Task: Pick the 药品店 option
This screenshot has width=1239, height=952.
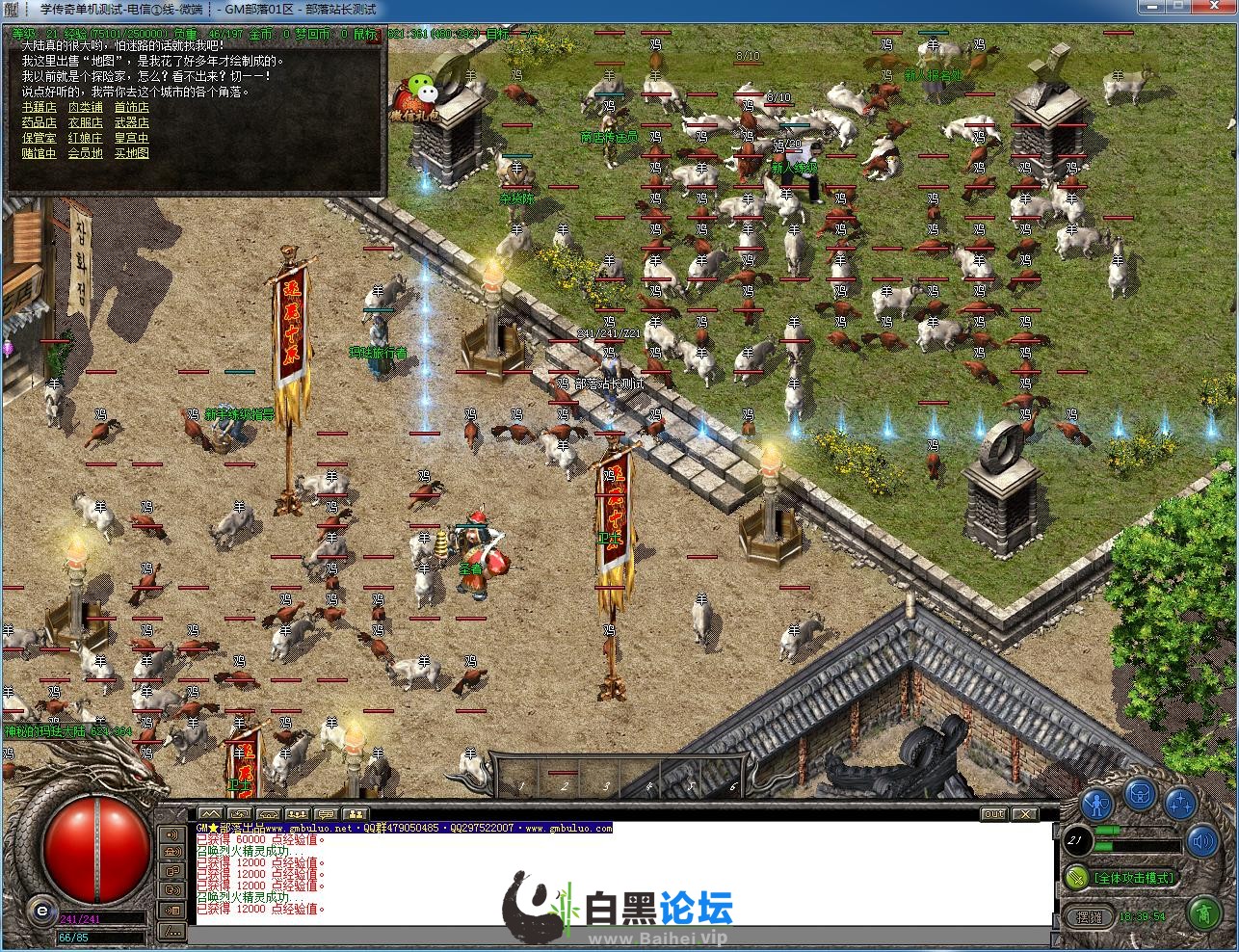Action: click(x=39, y=123)
